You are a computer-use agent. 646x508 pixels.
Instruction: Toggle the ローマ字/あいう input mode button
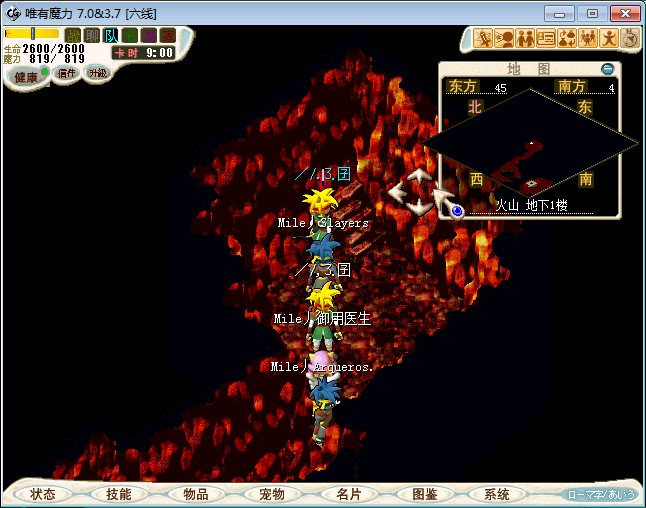click(x=601, y=494)
